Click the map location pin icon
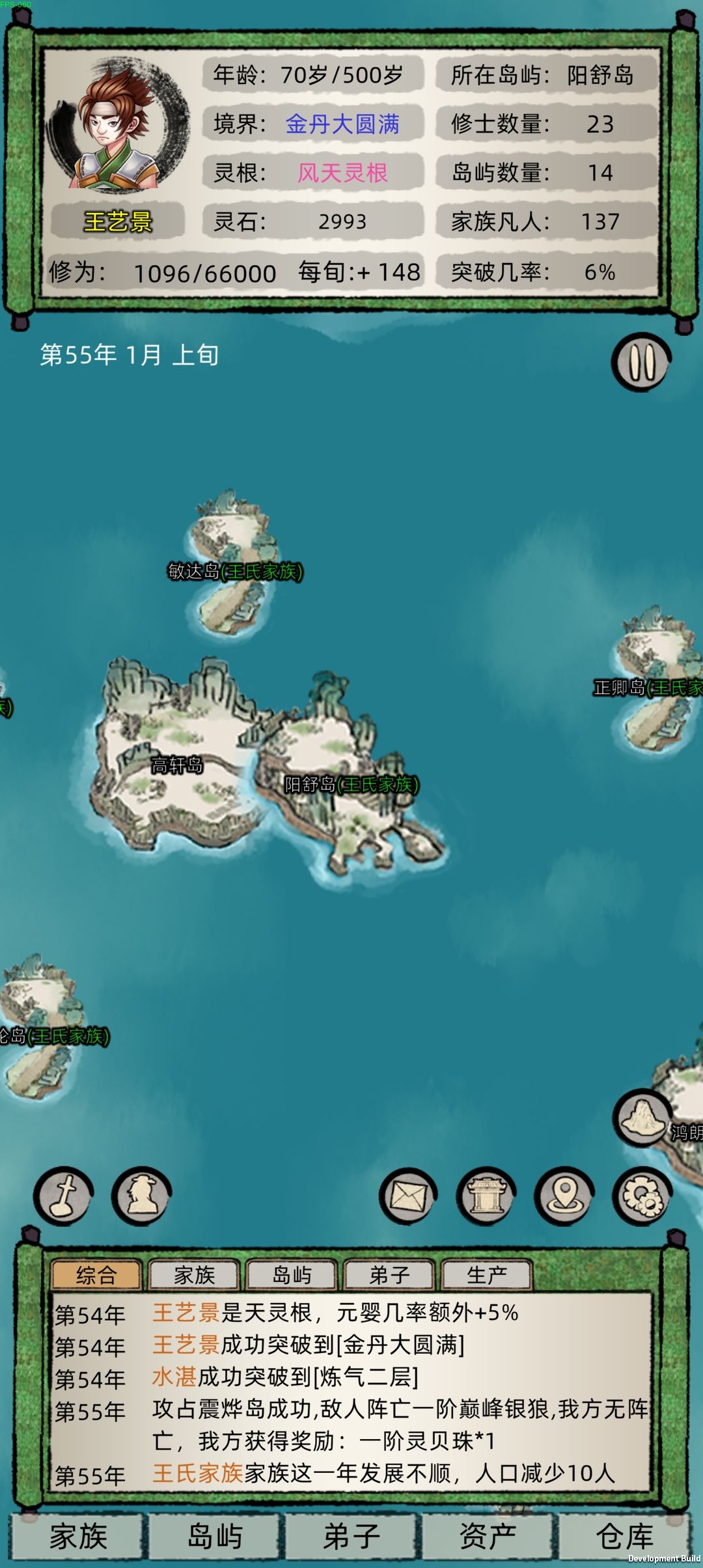703x1568 pixels. [x=564, y=1196]
